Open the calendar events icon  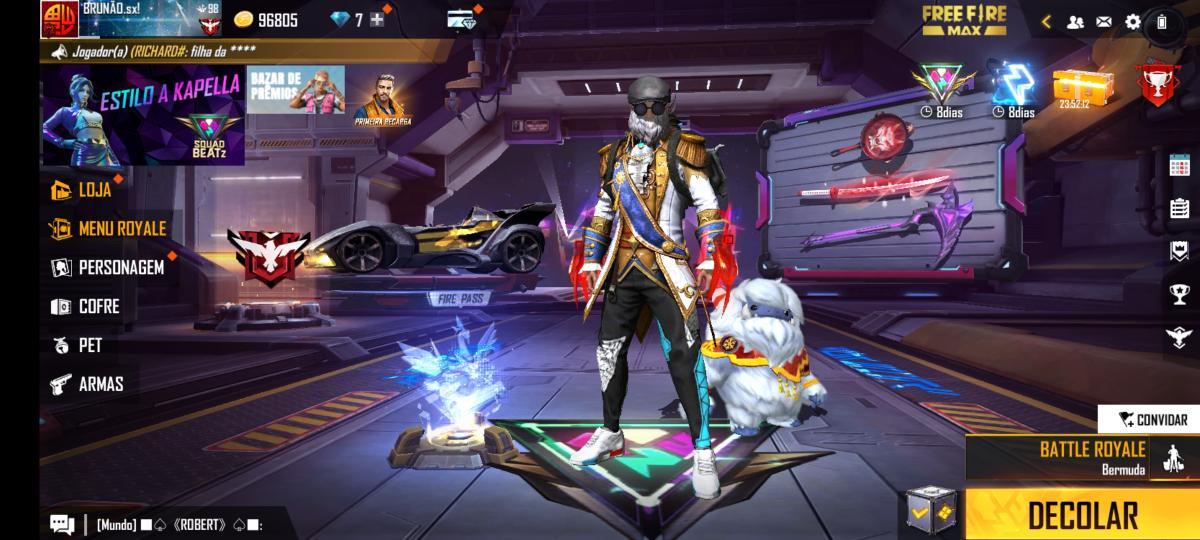(x=1178, y=166)
